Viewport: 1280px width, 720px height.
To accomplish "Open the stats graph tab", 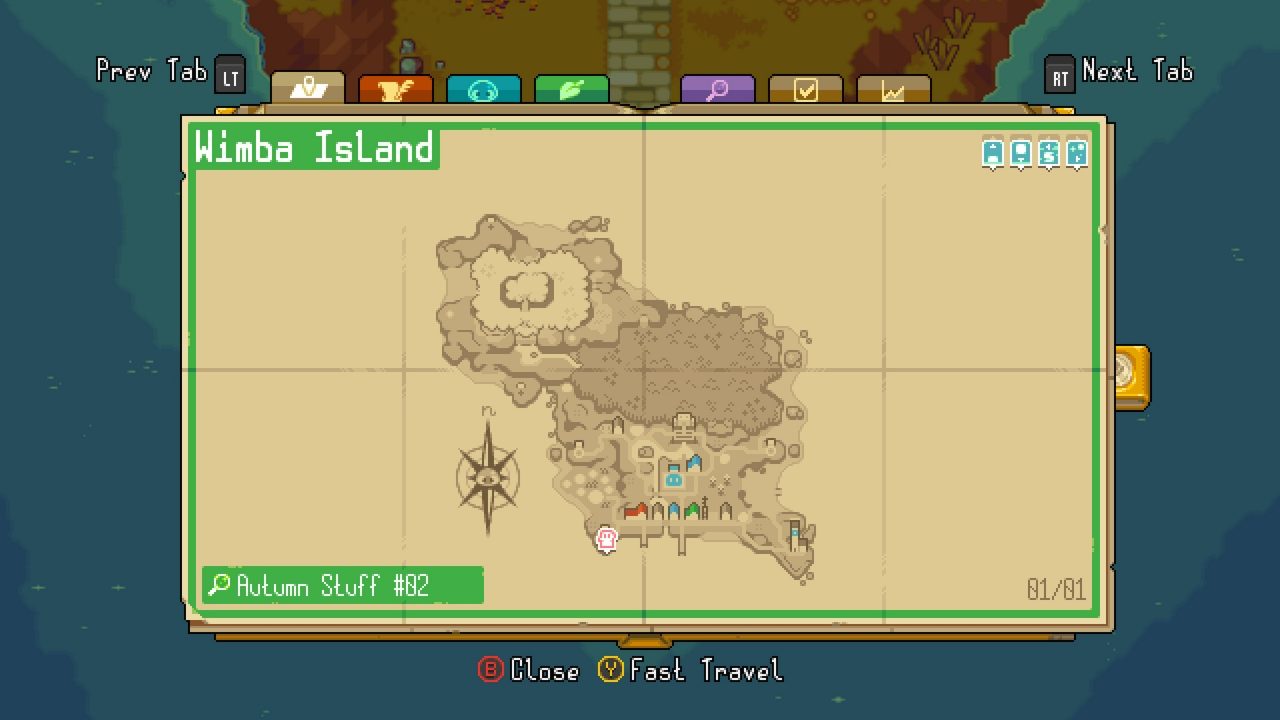I will tap(893, 87).
